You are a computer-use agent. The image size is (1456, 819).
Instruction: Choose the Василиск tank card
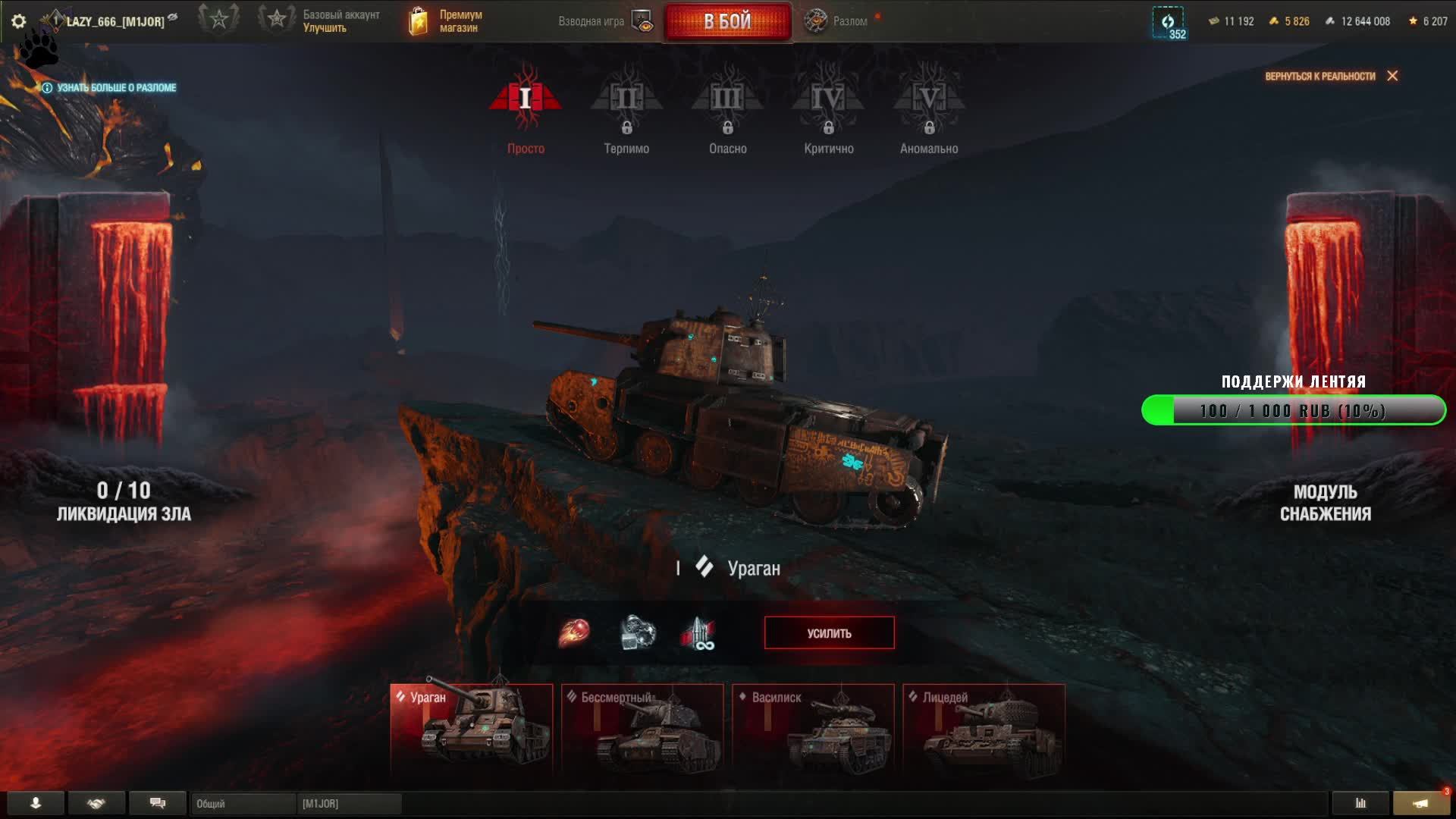click(x=813, y=728)
